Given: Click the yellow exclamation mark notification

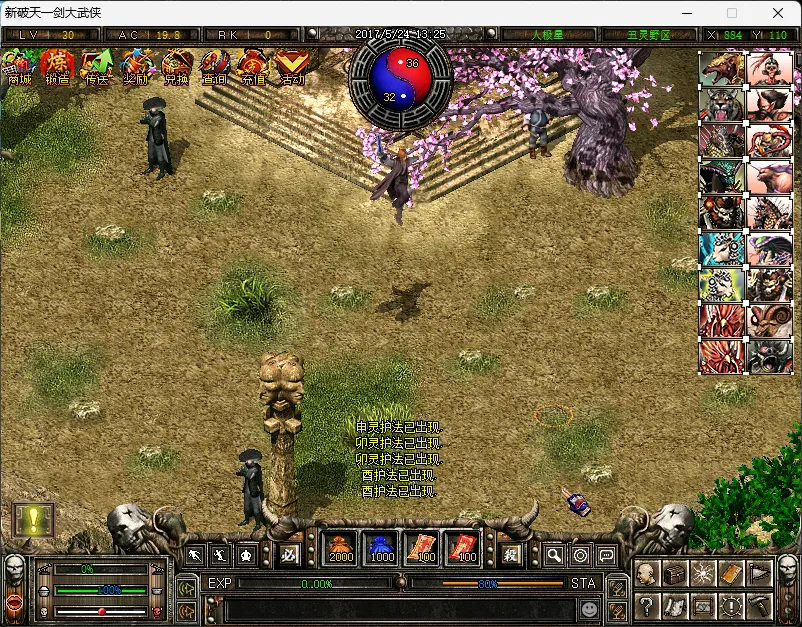Looking at the screenshot, I should (x=32, y=519).
